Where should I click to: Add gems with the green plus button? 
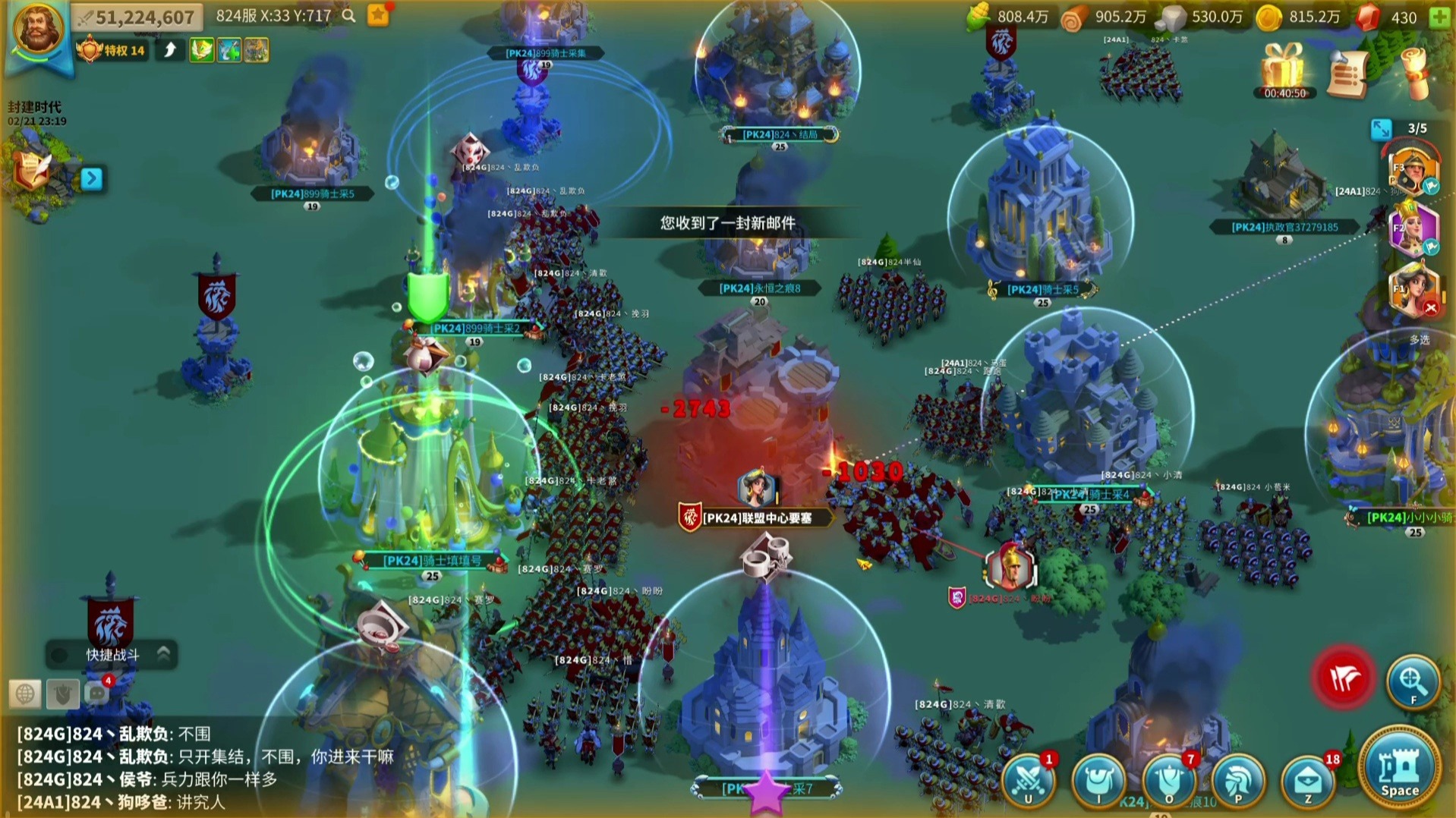pos(1439,17)
